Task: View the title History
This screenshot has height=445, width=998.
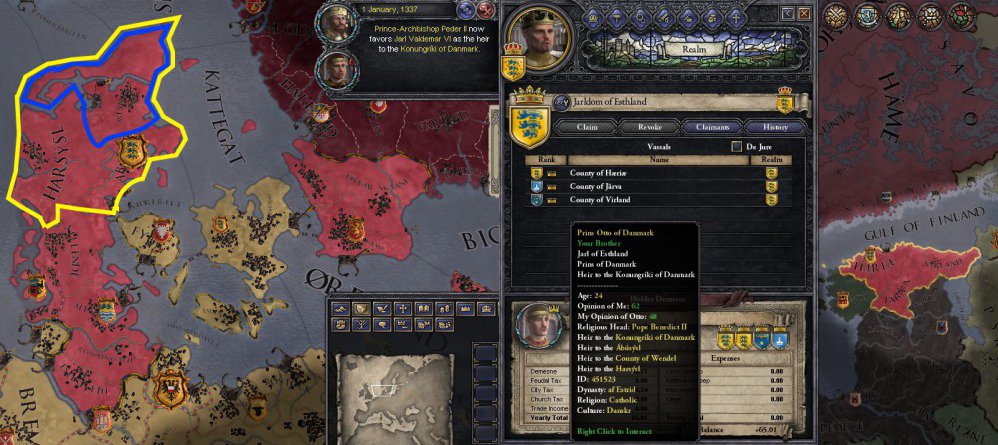Action: pyautogui.click(x=775, y=127)
